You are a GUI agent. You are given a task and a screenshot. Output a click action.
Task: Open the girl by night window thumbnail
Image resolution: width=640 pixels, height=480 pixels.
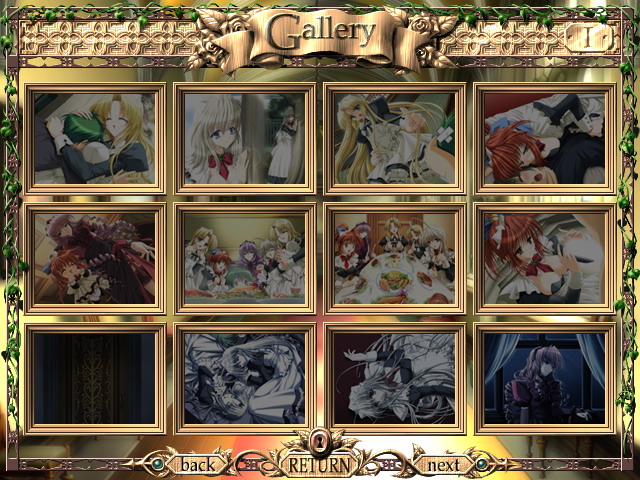point(545,378)
